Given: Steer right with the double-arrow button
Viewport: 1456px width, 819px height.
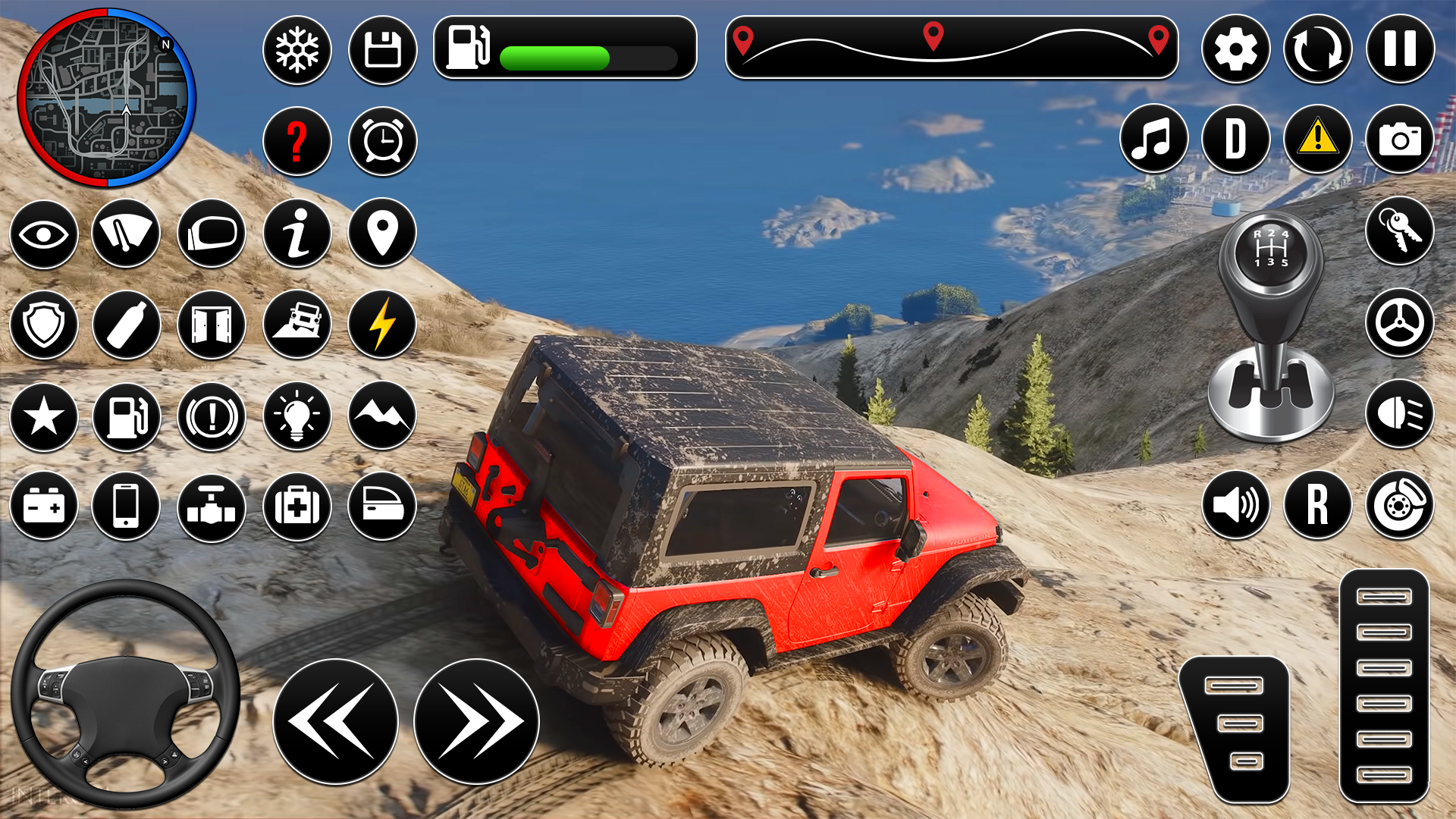Looking at the screenshot, I should click(x=476, y=721).
